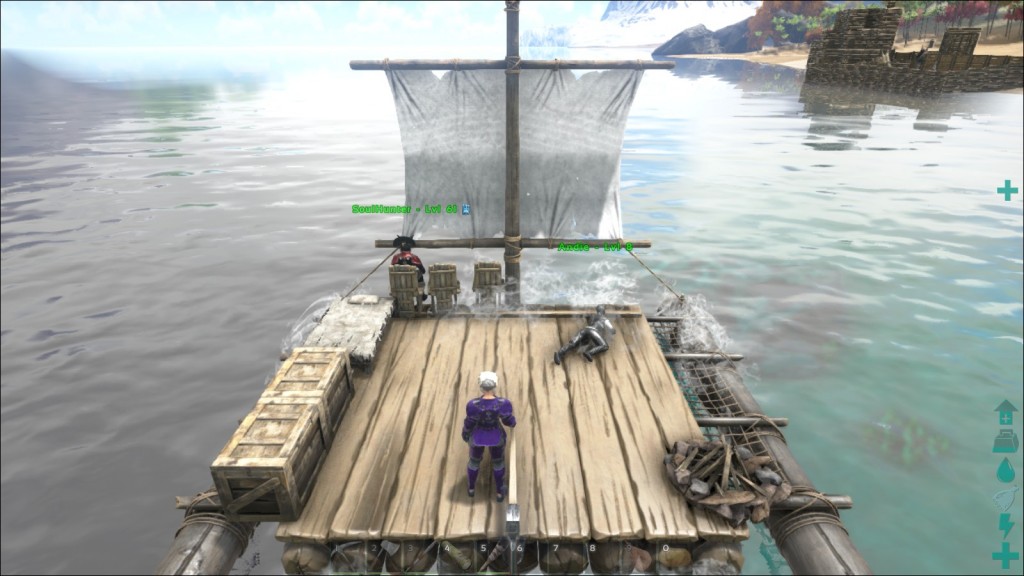Click the lightning bolt stamina icon
Screen dimensions: 1024x576
coord(1005,526)
